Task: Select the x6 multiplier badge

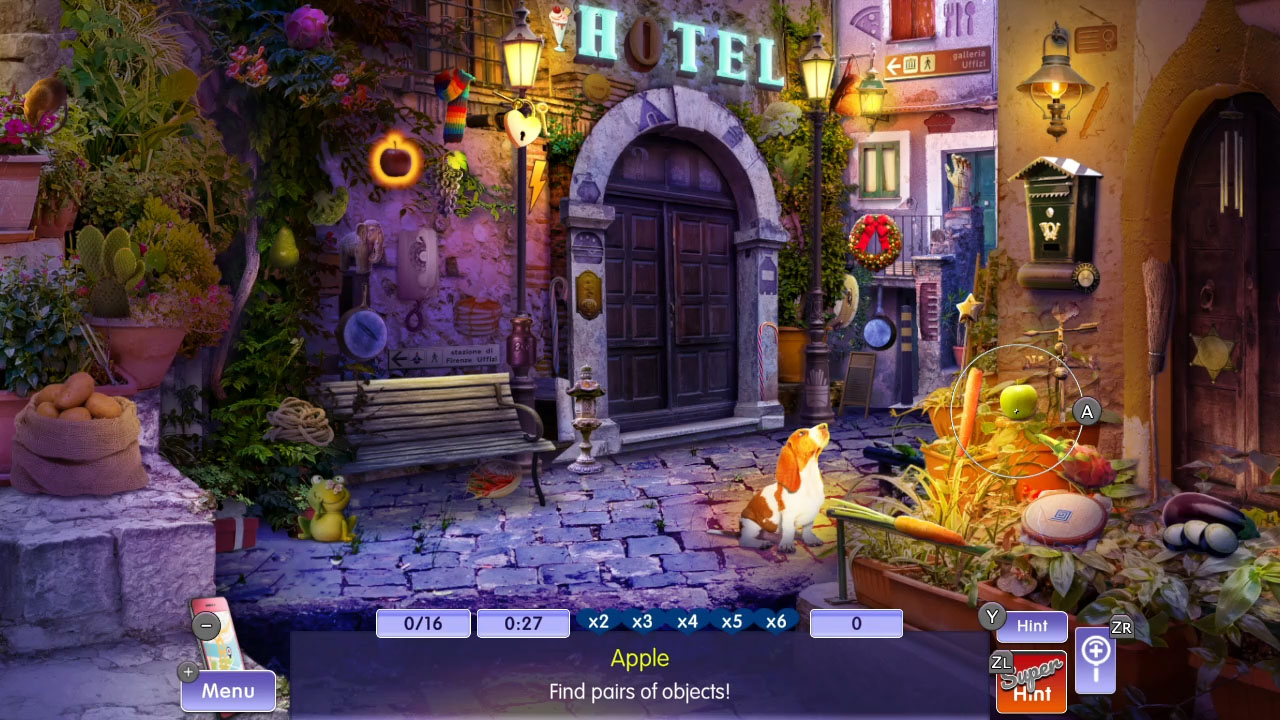Action: [777, 621]
